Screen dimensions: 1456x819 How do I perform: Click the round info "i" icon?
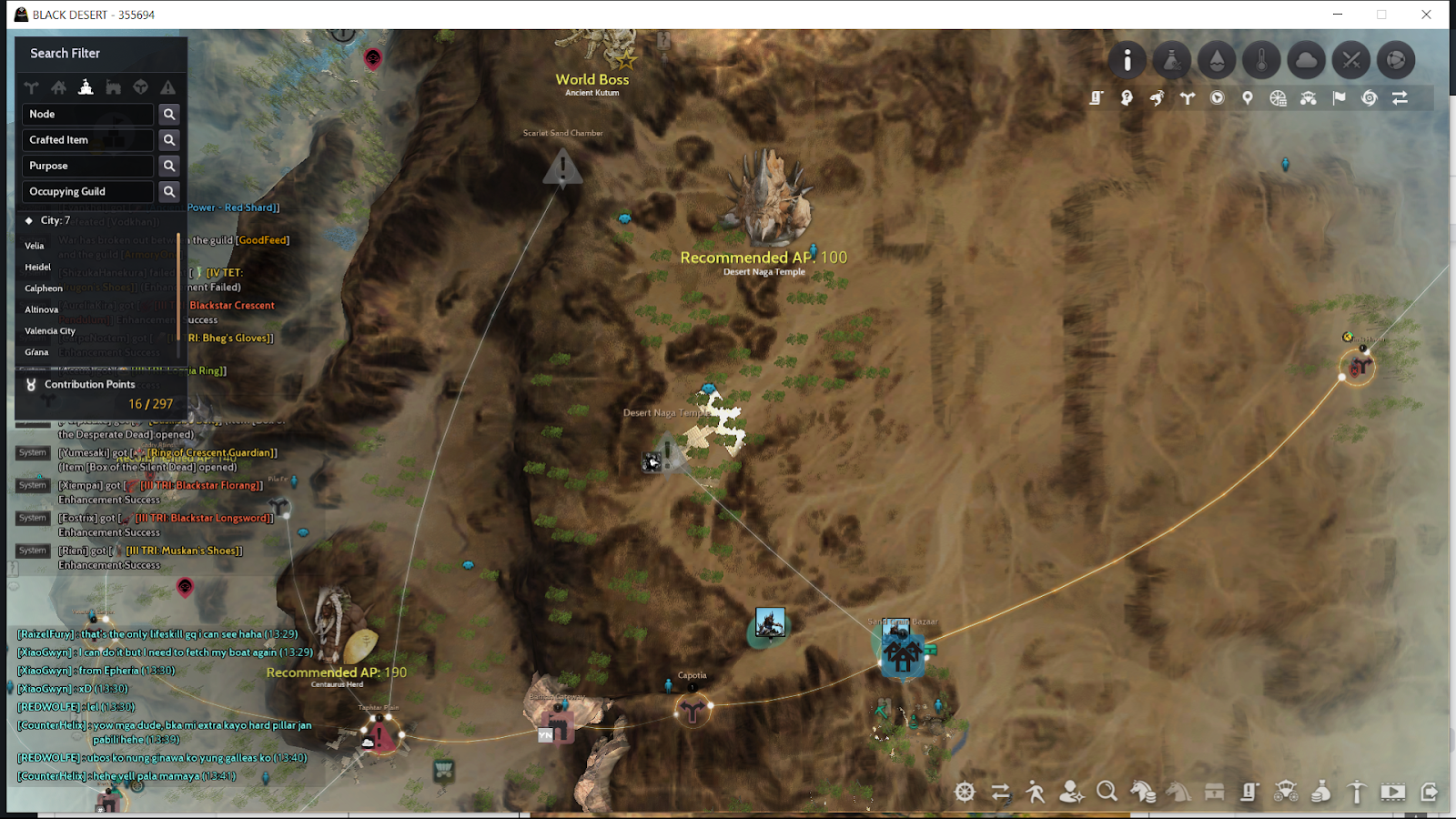coord(1128,60)
